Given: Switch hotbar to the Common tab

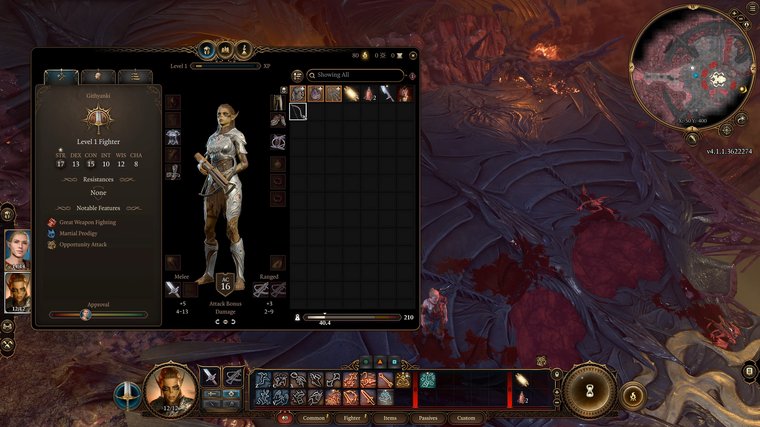Looking at the screenshot, I should click(x=313, y=418).
